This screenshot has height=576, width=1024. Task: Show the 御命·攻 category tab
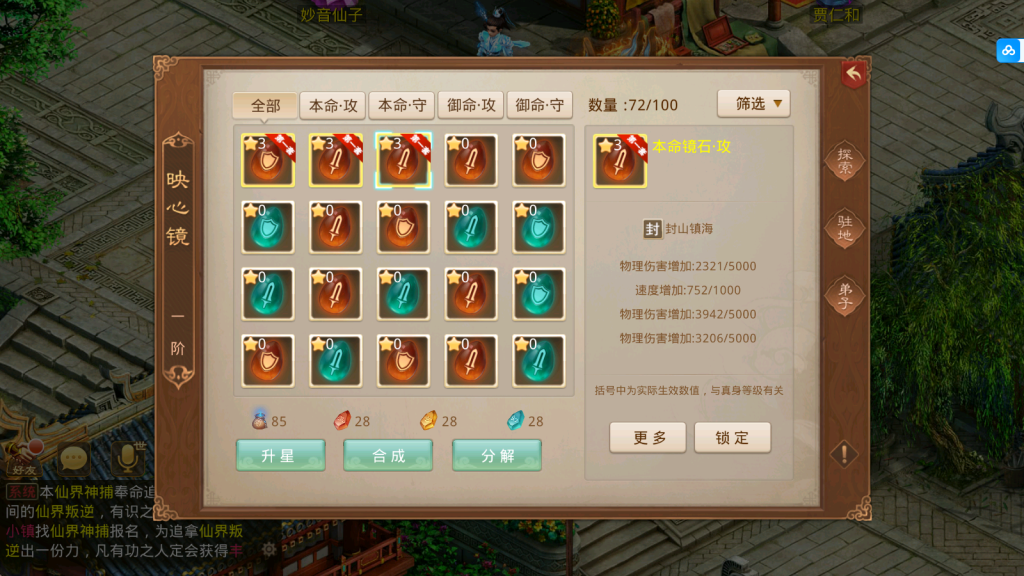pyautogui.click(x=470, y=106)
